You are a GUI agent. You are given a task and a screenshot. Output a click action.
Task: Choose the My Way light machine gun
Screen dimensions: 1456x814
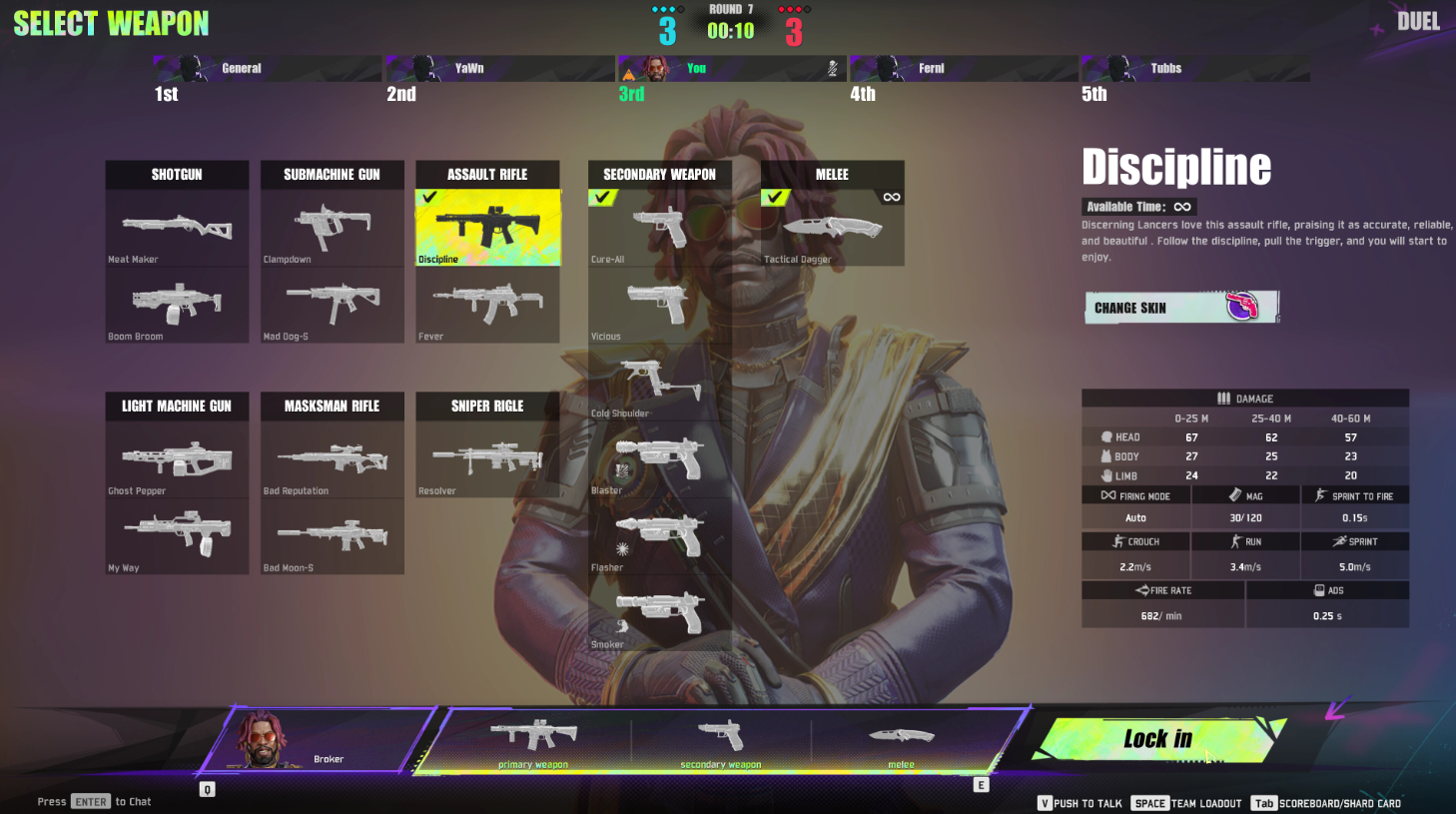click(177, 536)
